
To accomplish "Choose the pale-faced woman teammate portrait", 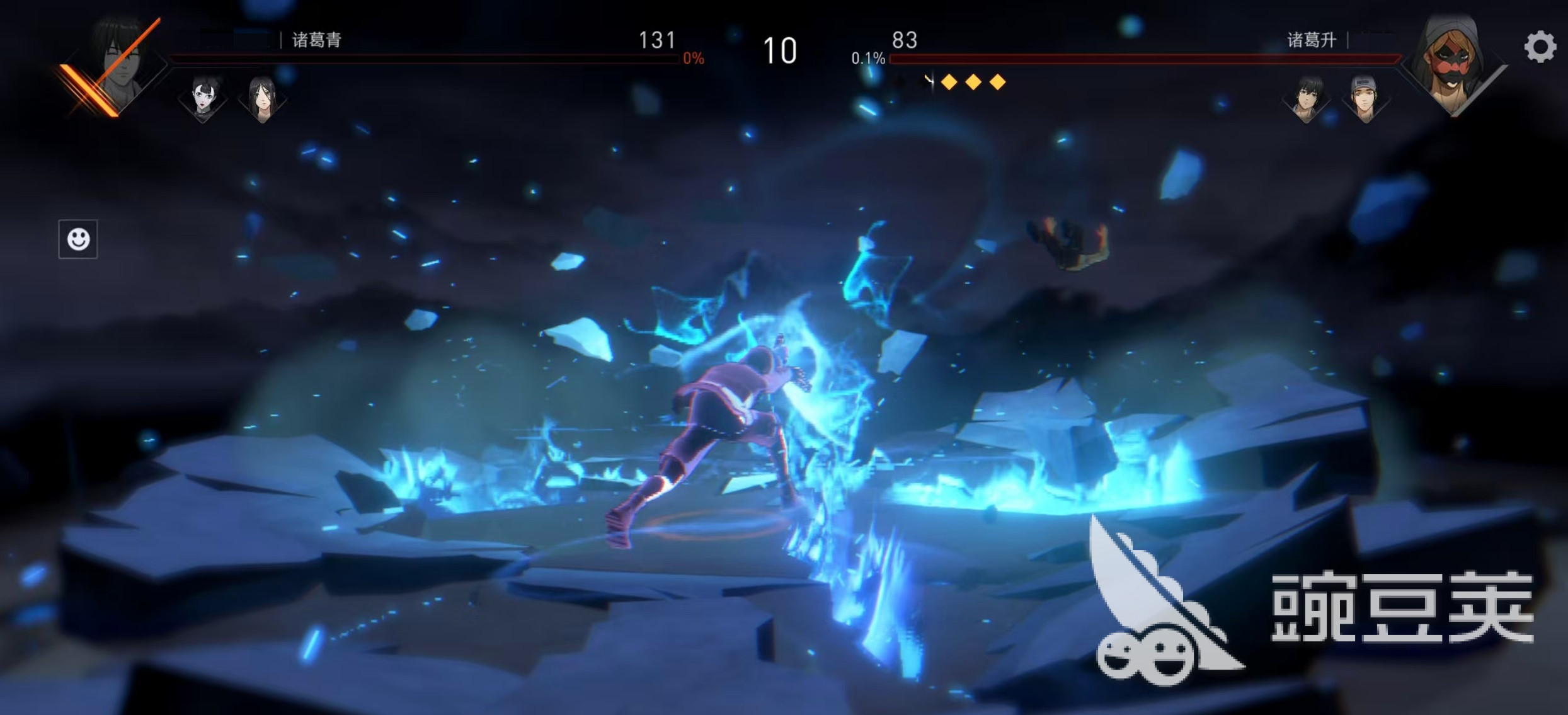I will pos(203,99).
